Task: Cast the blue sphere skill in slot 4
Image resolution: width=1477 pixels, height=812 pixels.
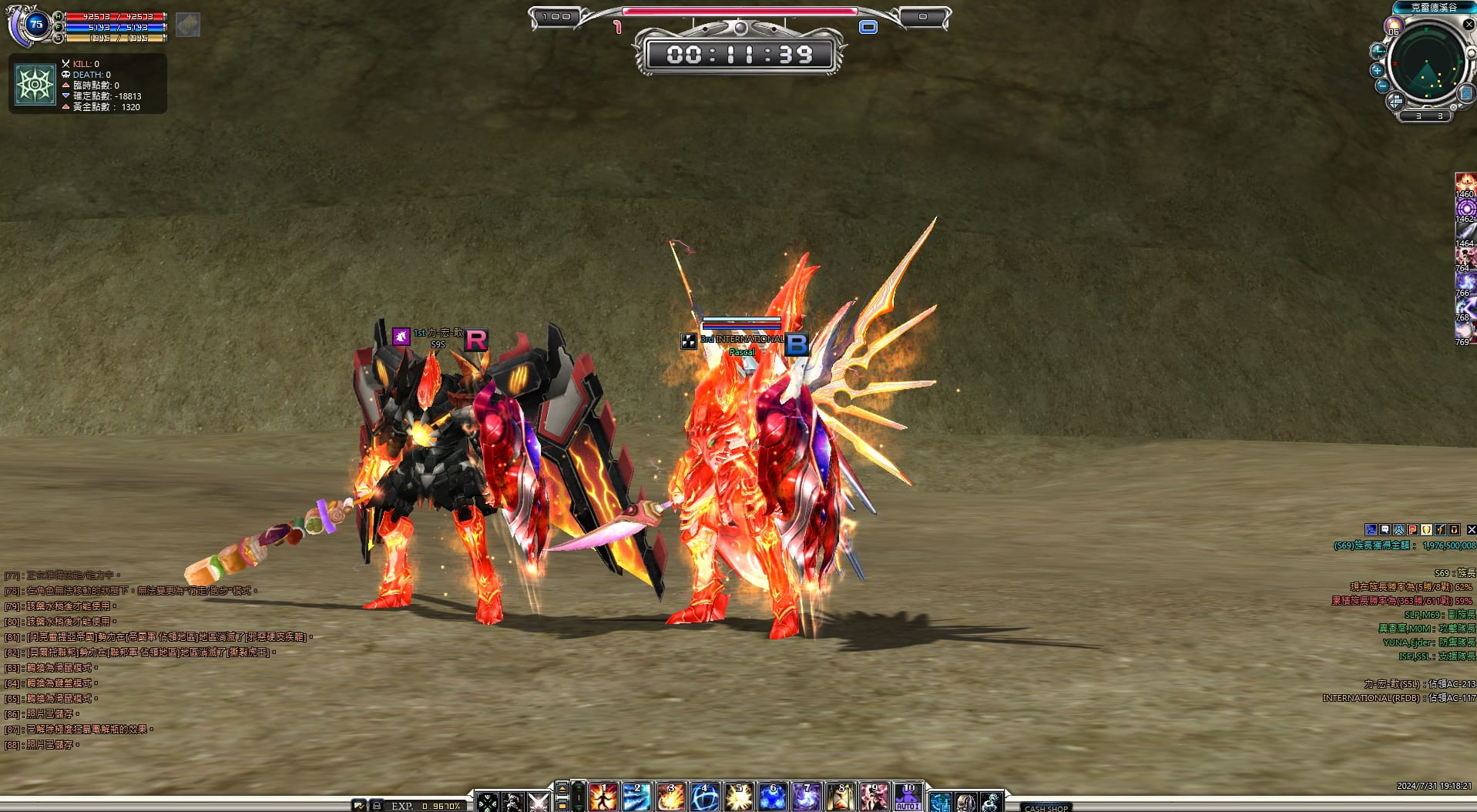Action: pyautogui.click(x=705, y=797)
